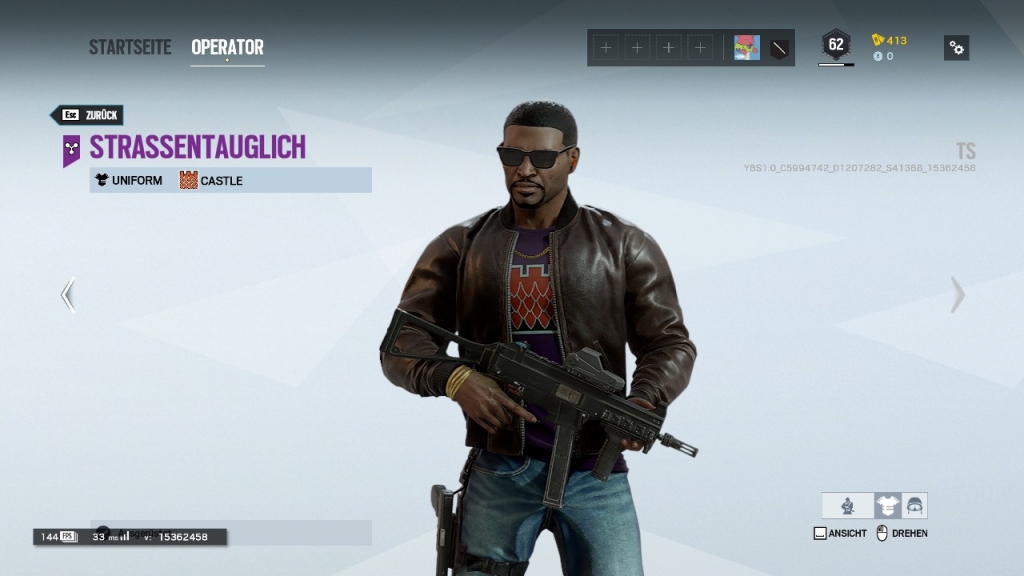Screen dimensions: 1024x576
Task: Show the previous uniform with the left arrow
Action: point(67,295)
